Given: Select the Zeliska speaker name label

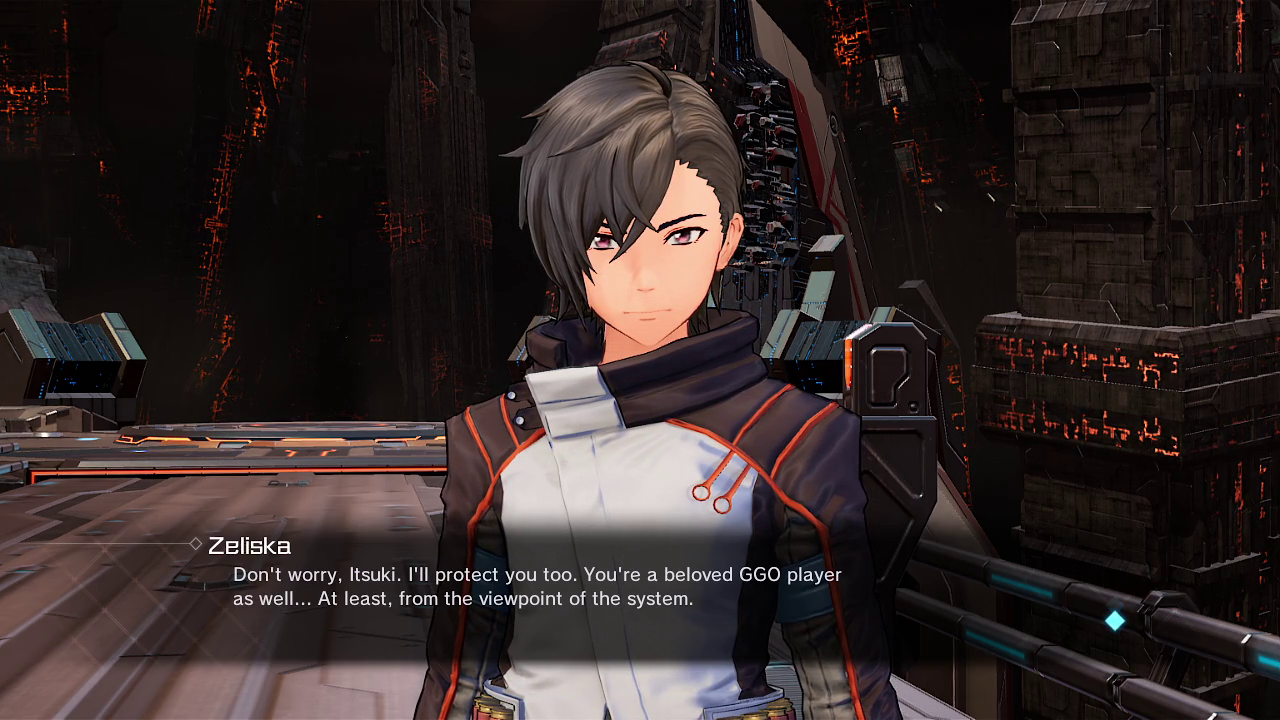Looking at the screenshot, I should click(249, 546).
